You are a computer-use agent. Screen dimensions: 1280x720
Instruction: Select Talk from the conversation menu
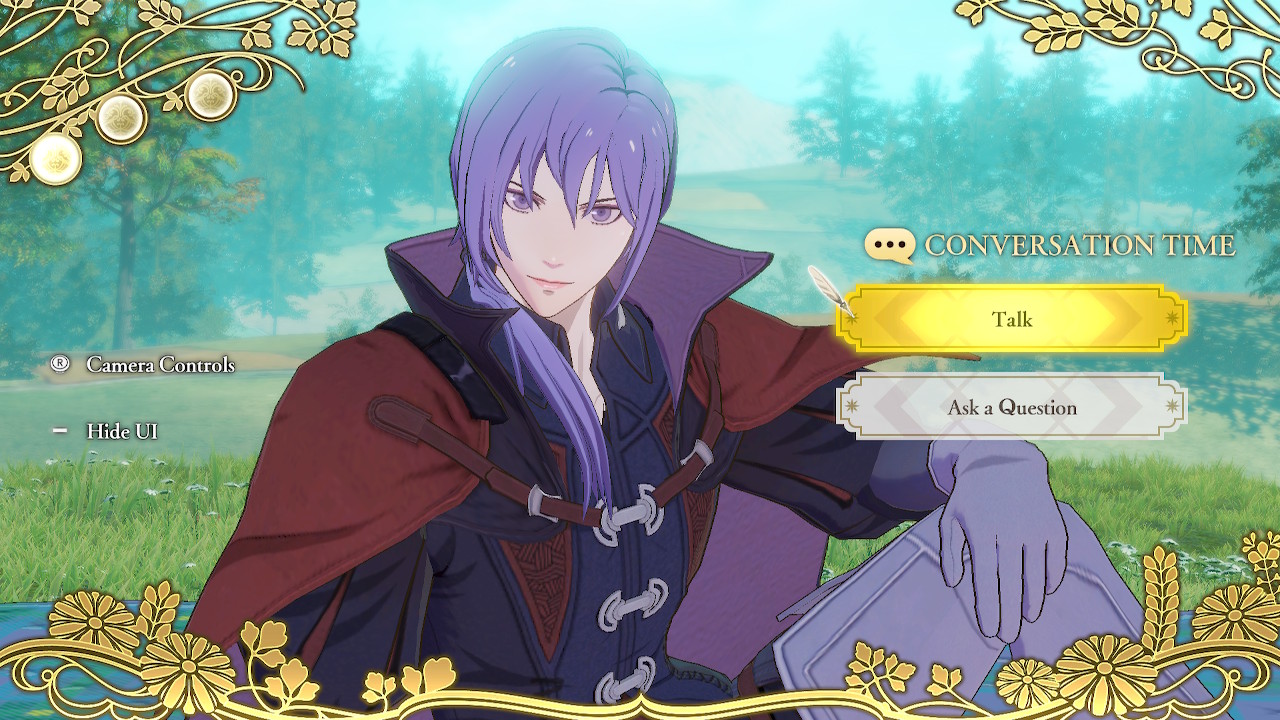pyautogui.click(x=1015, y=319)
